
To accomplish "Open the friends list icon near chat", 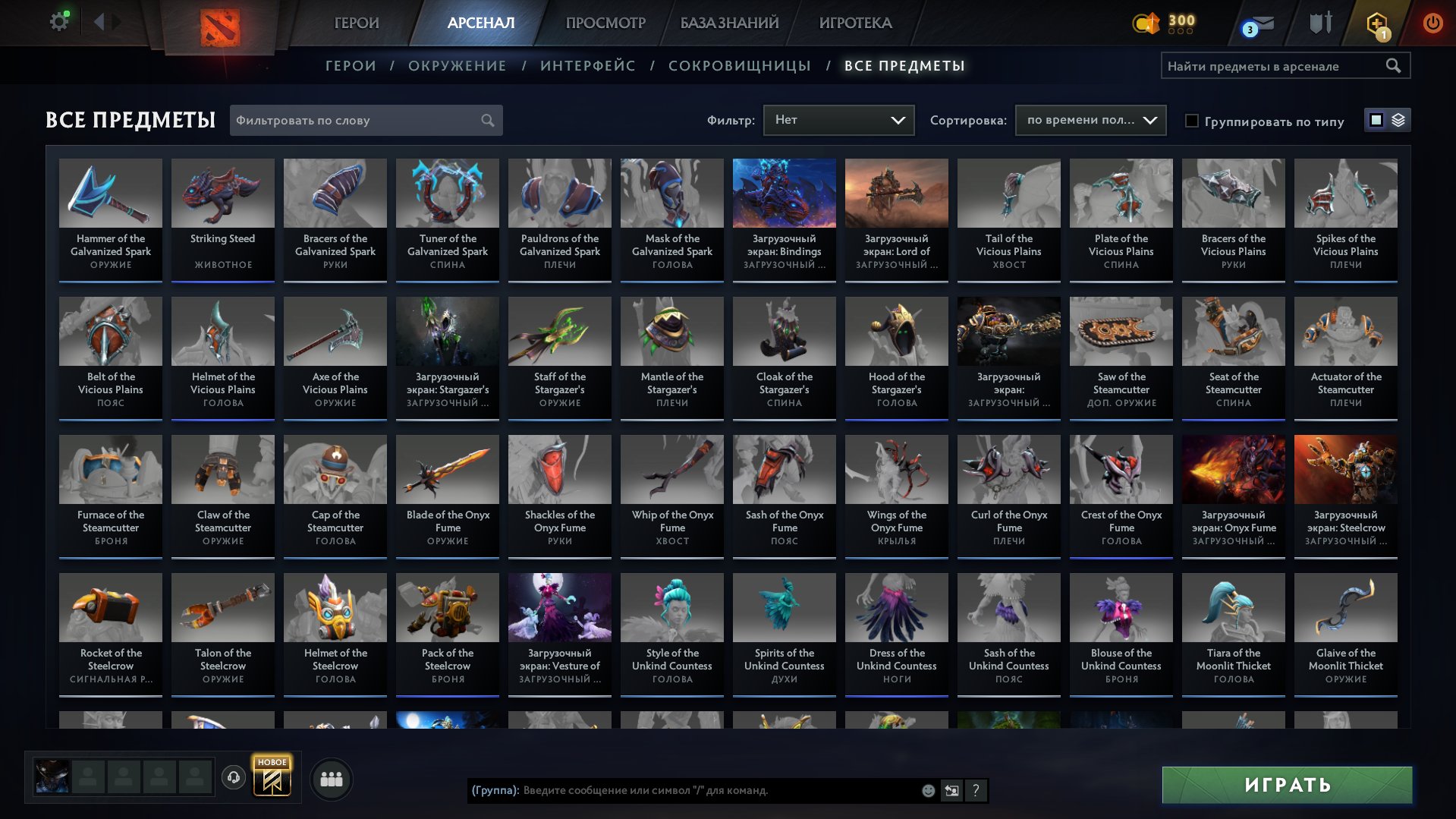I will coord(331,778).
